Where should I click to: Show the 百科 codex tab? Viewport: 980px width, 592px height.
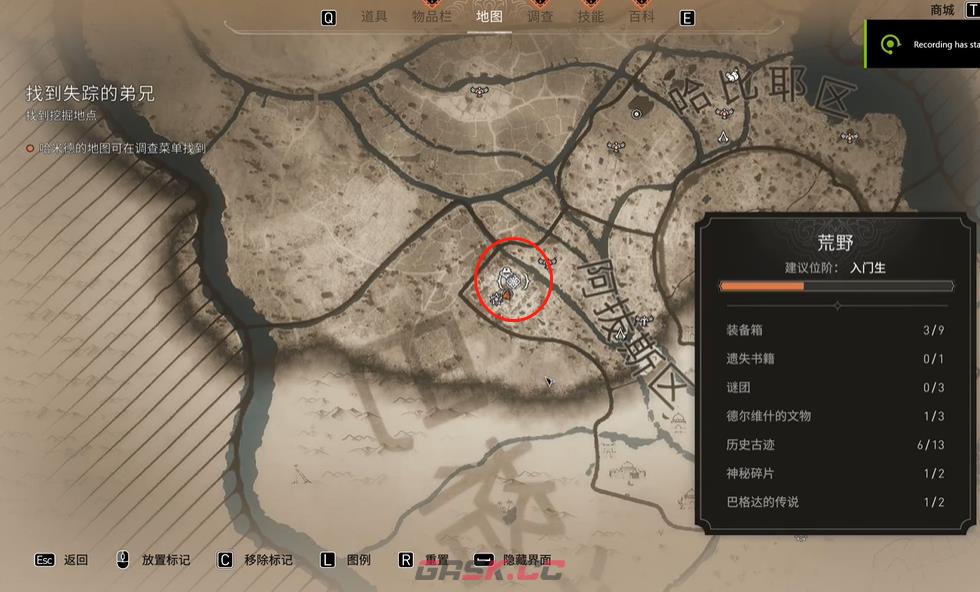642,17
